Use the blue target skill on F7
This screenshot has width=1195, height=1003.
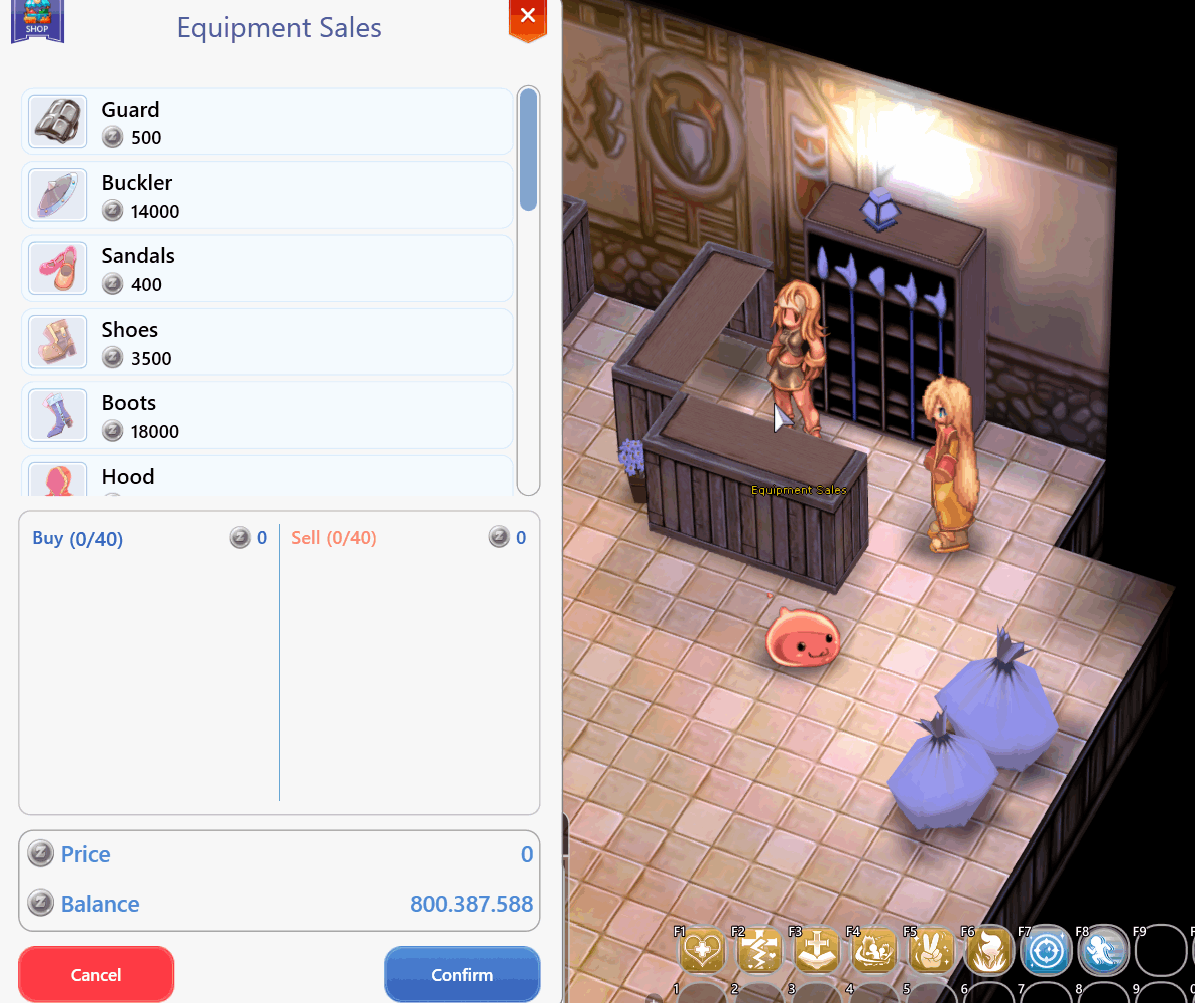tap(1047, 950)
